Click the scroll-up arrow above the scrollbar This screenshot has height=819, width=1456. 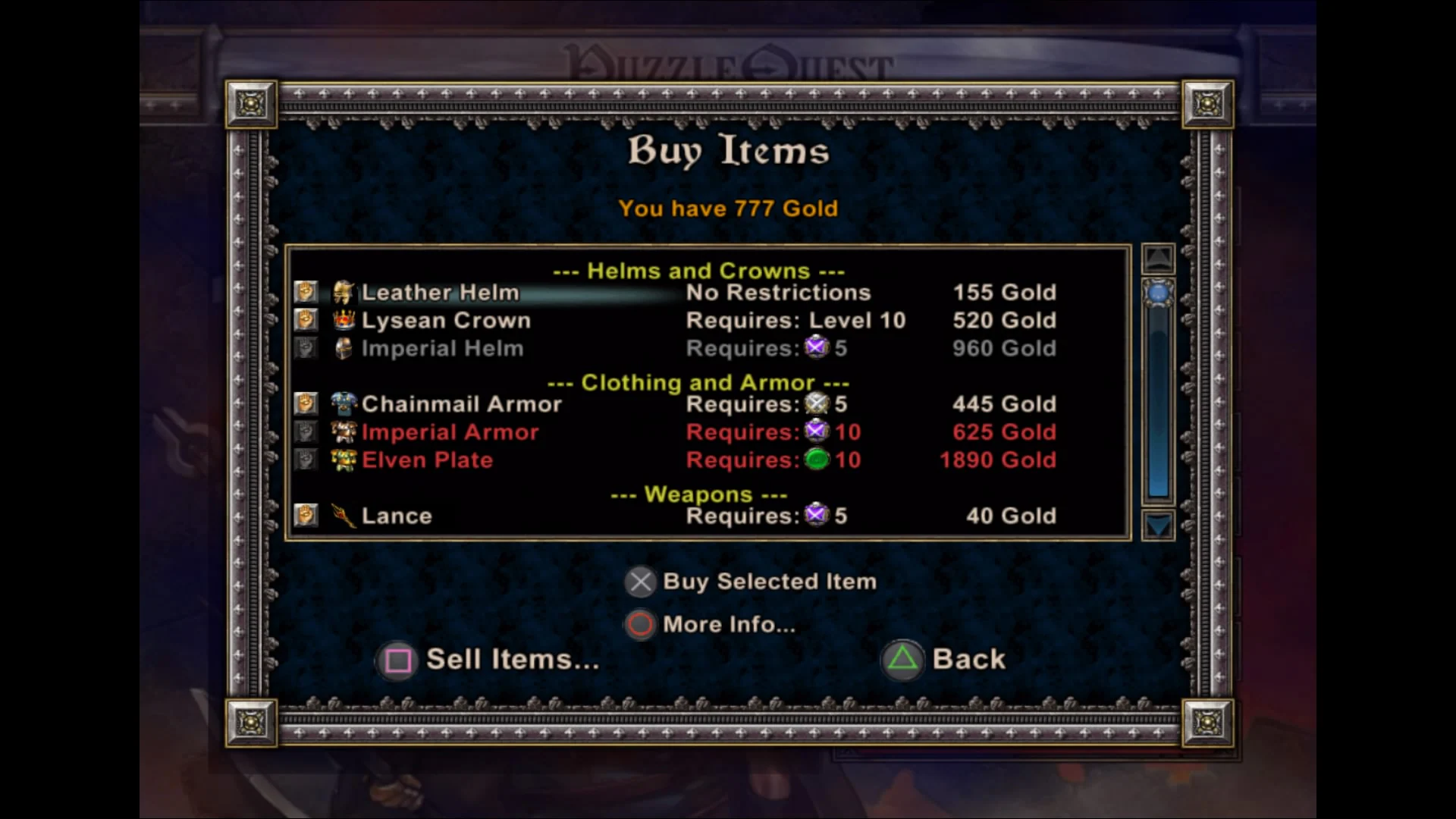tap(1157, 259)
